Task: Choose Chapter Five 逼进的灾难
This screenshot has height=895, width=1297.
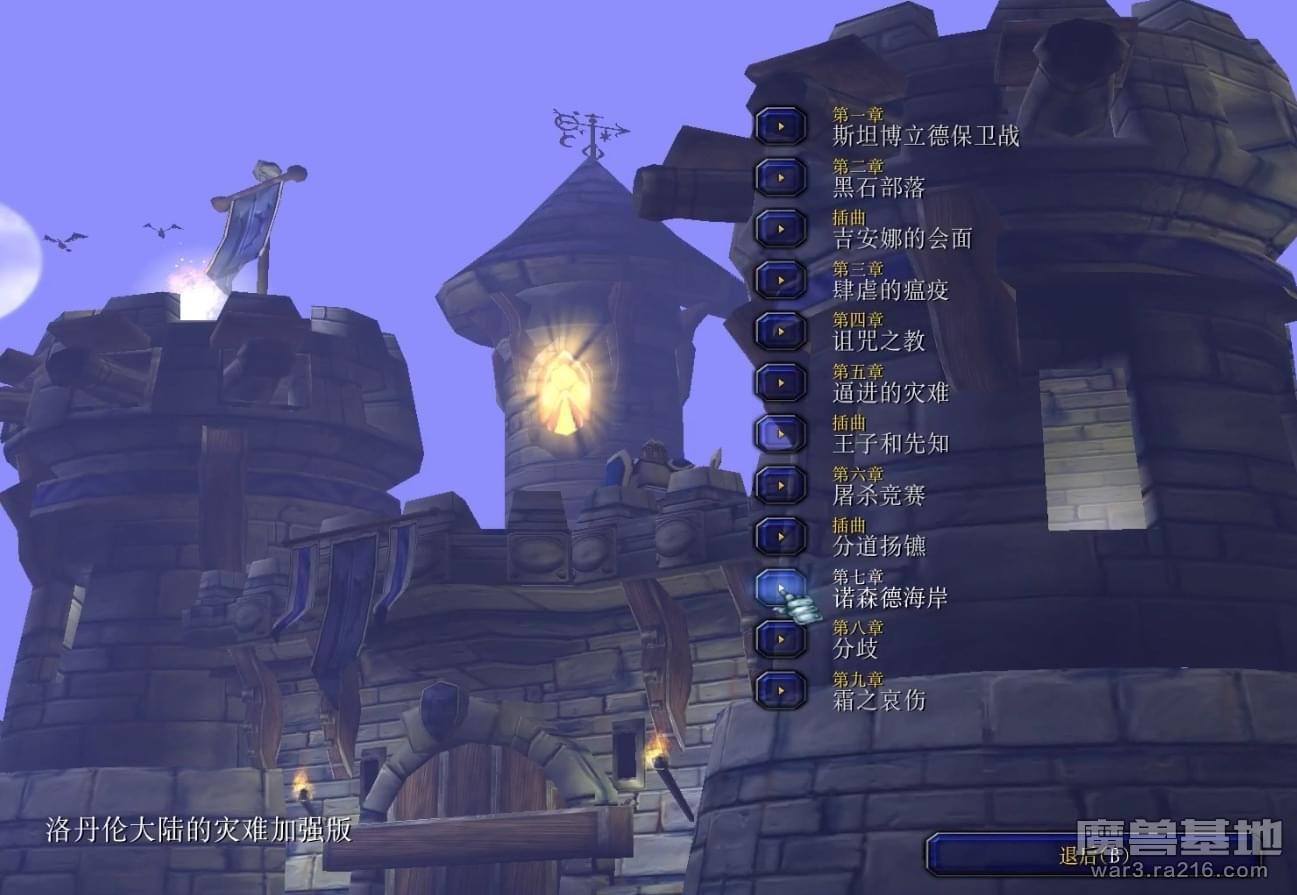Action: coord(780,382)
